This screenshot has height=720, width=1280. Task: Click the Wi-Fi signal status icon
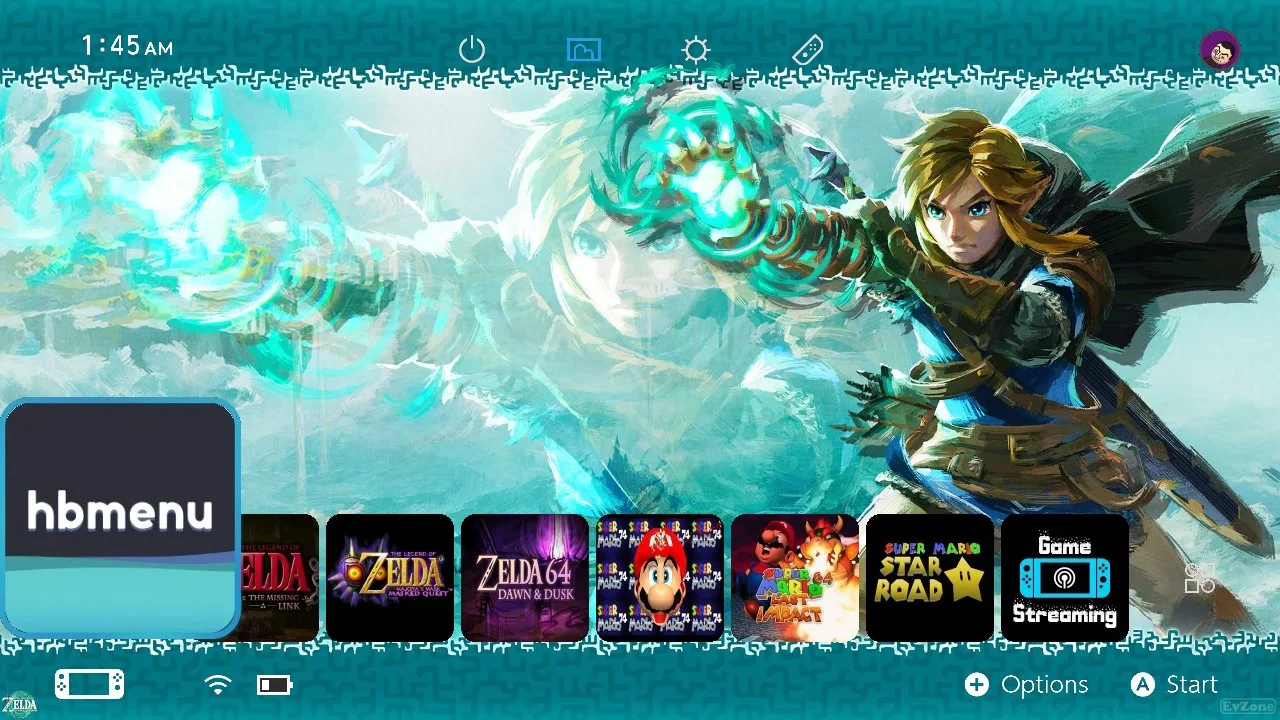point(217,684)
